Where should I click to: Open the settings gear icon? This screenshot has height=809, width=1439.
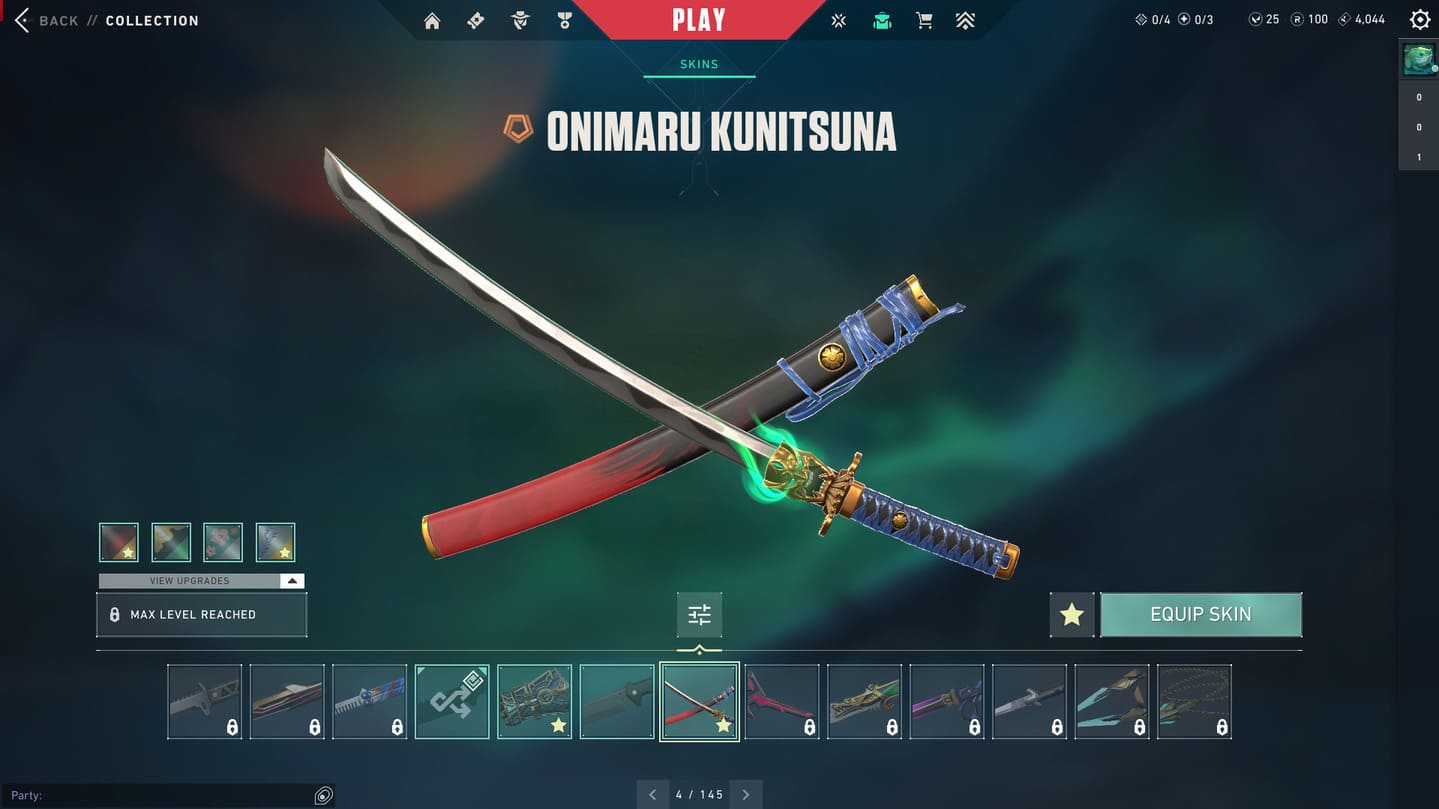click(1419, 20)
